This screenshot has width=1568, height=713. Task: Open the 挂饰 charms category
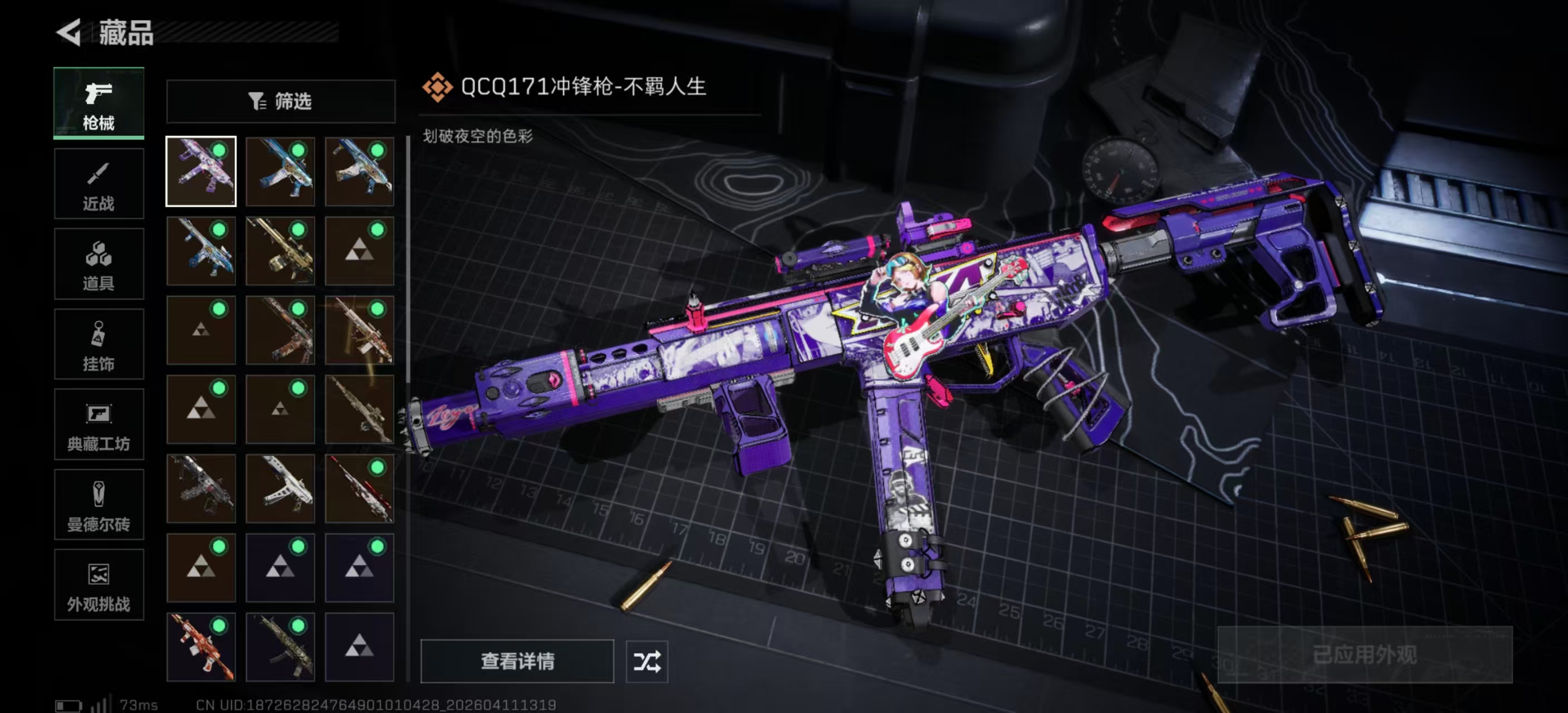[x=99, y=345]
